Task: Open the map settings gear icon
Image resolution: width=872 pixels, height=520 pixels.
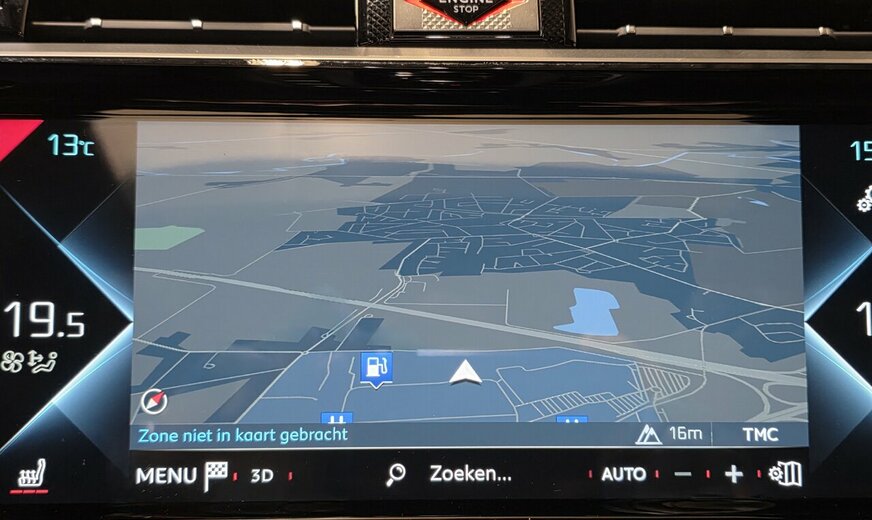Action: [786, 474]
